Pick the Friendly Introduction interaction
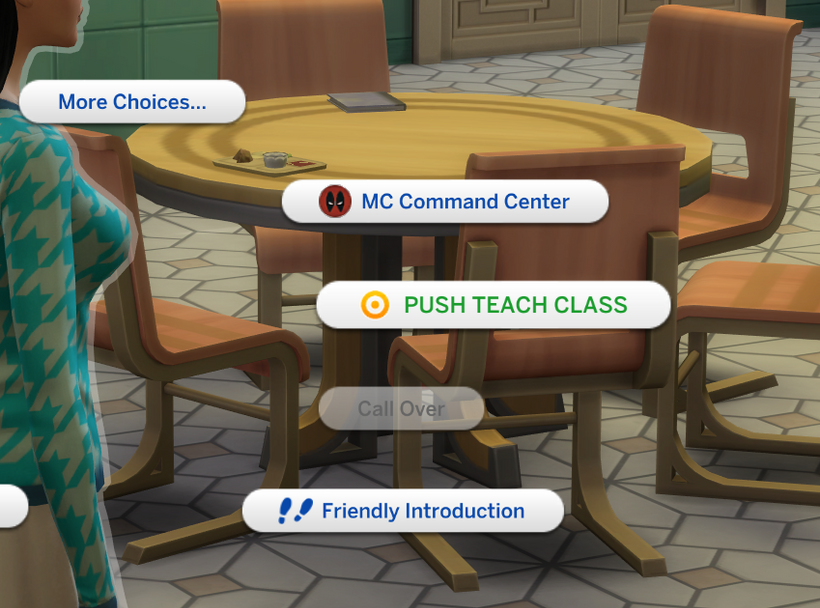This screenshot has width=820, height=608. point(402,511)
